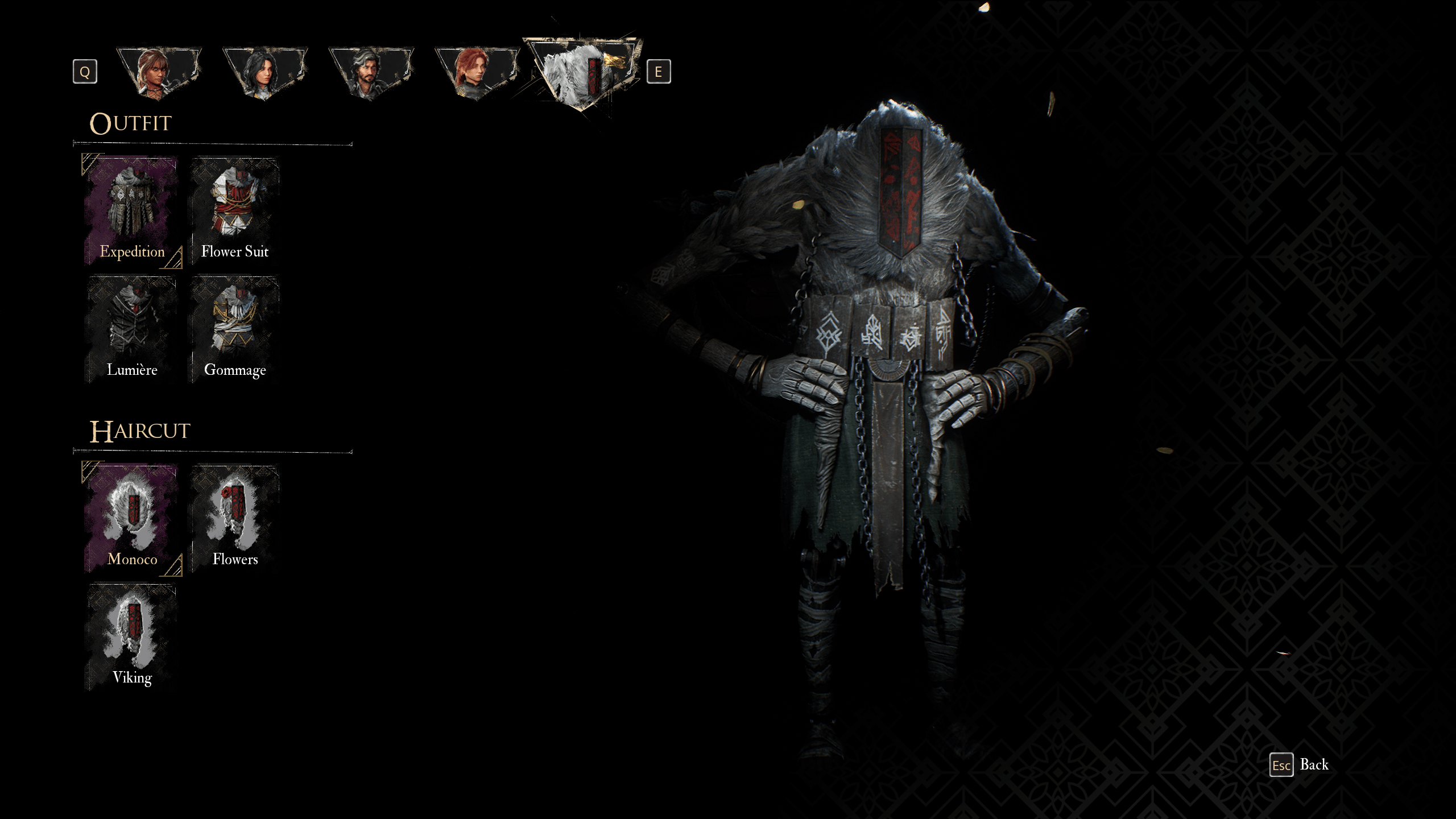The image size is (1456, 819).
Task: Enable the Viking haircut option
Action: [133, 637]
